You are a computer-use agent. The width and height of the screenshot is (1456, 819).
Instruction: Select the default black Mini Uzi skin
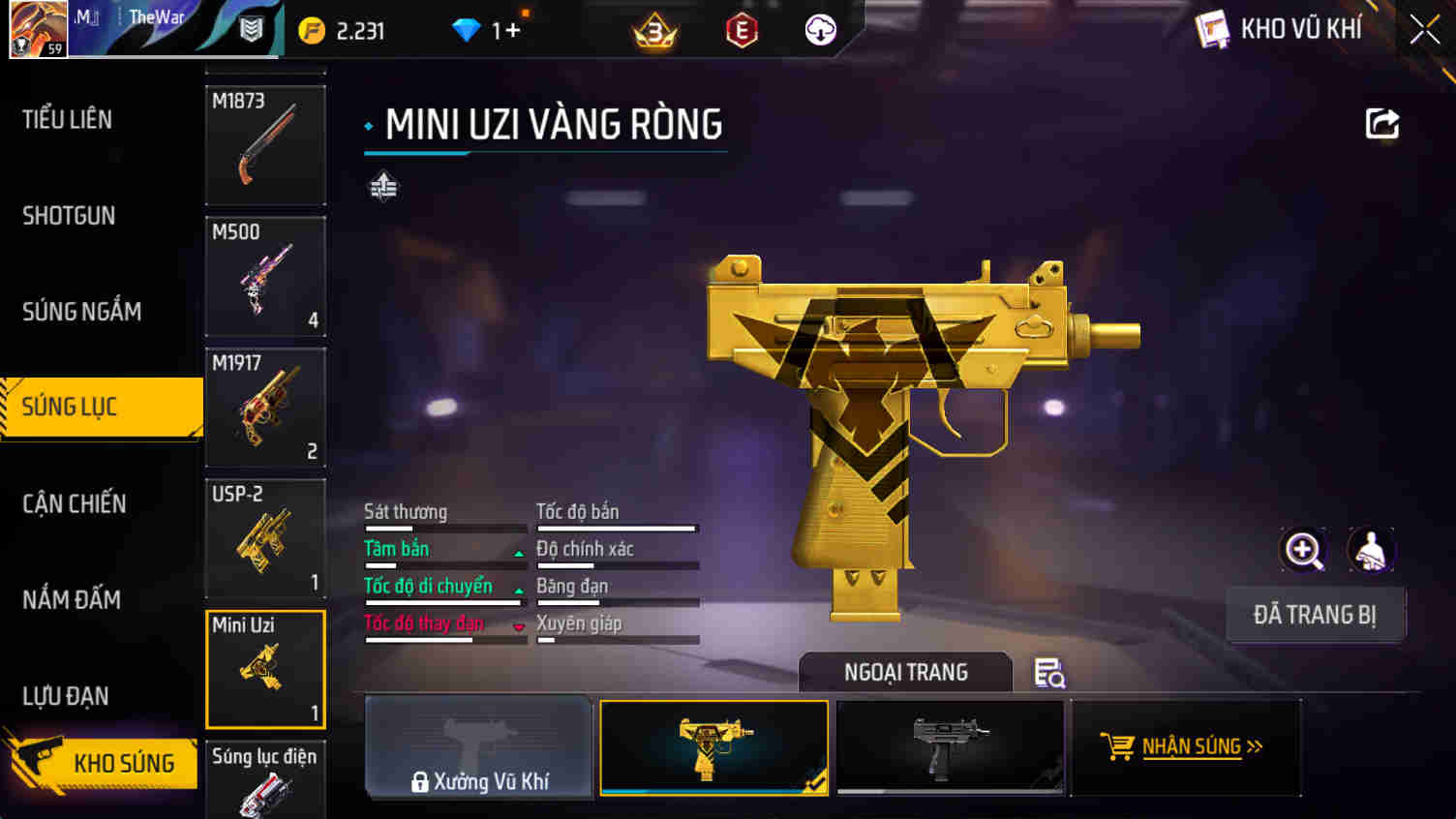tap(950, 747)
